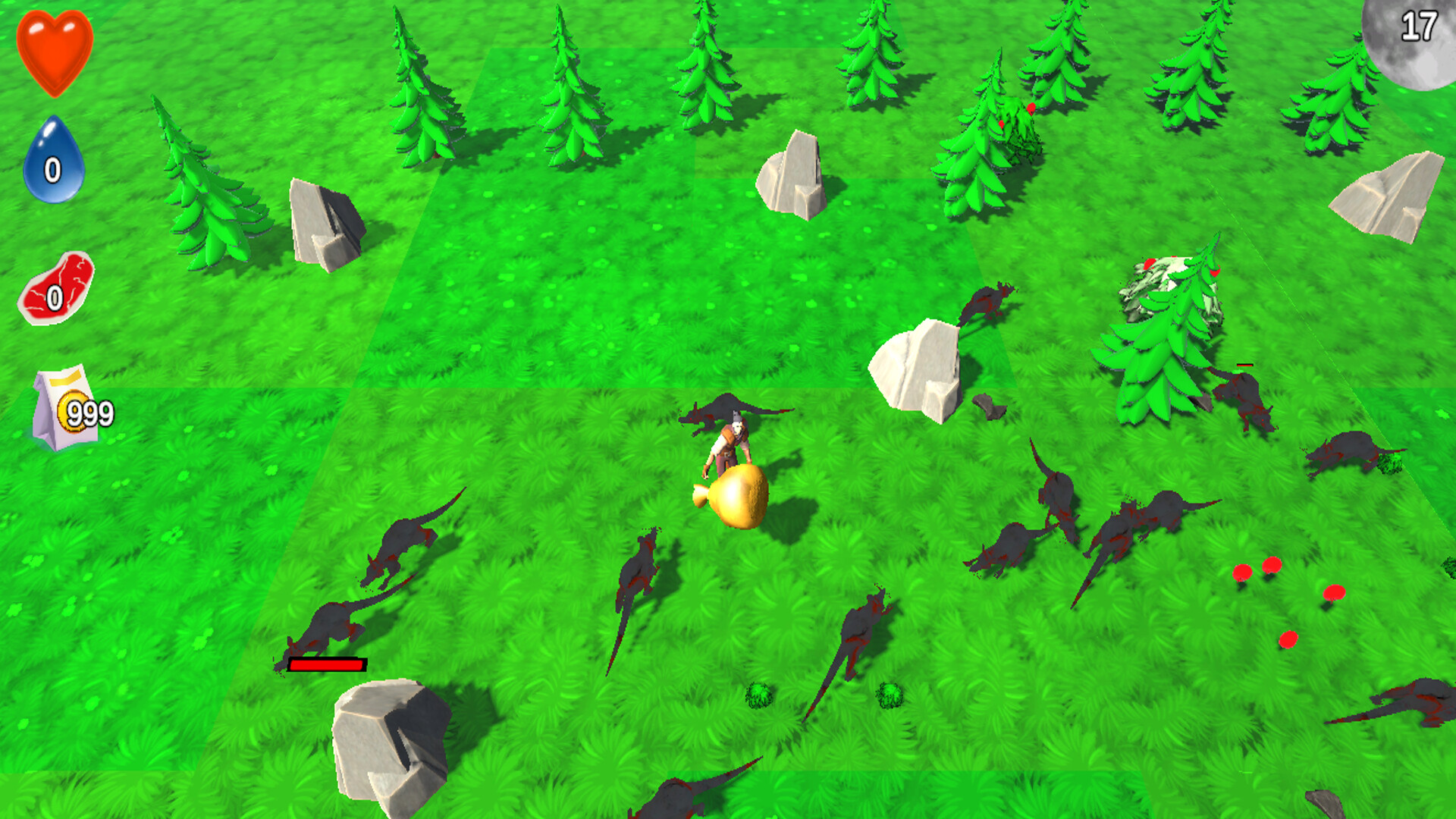Select the golden loot sack beside the player
This screenshot has width=1456, height=819.
coord(739,497)
